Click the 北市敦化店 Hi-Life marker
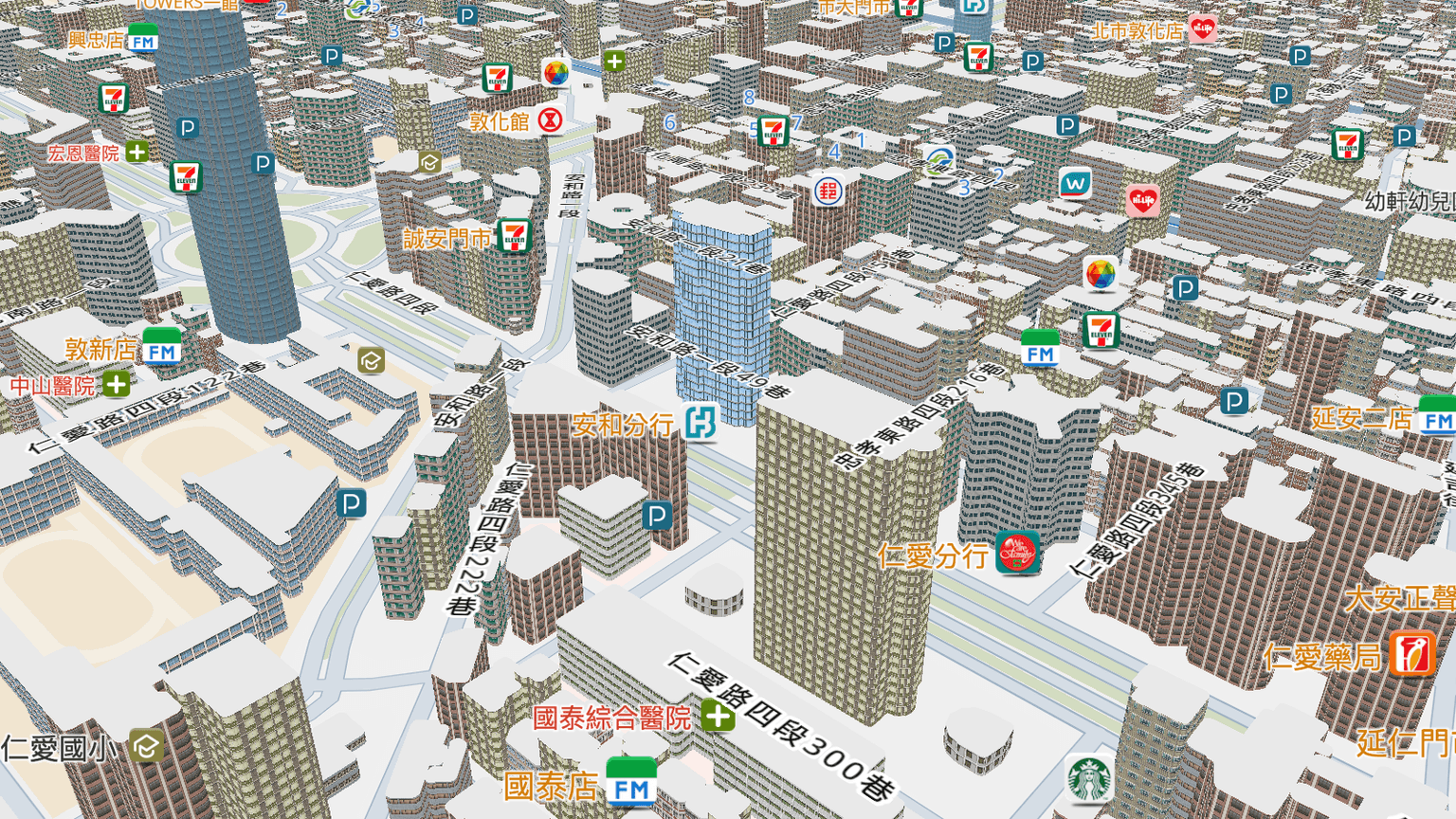The height and width of the screenshot is (819, 1456). [x=1202, y=29]
